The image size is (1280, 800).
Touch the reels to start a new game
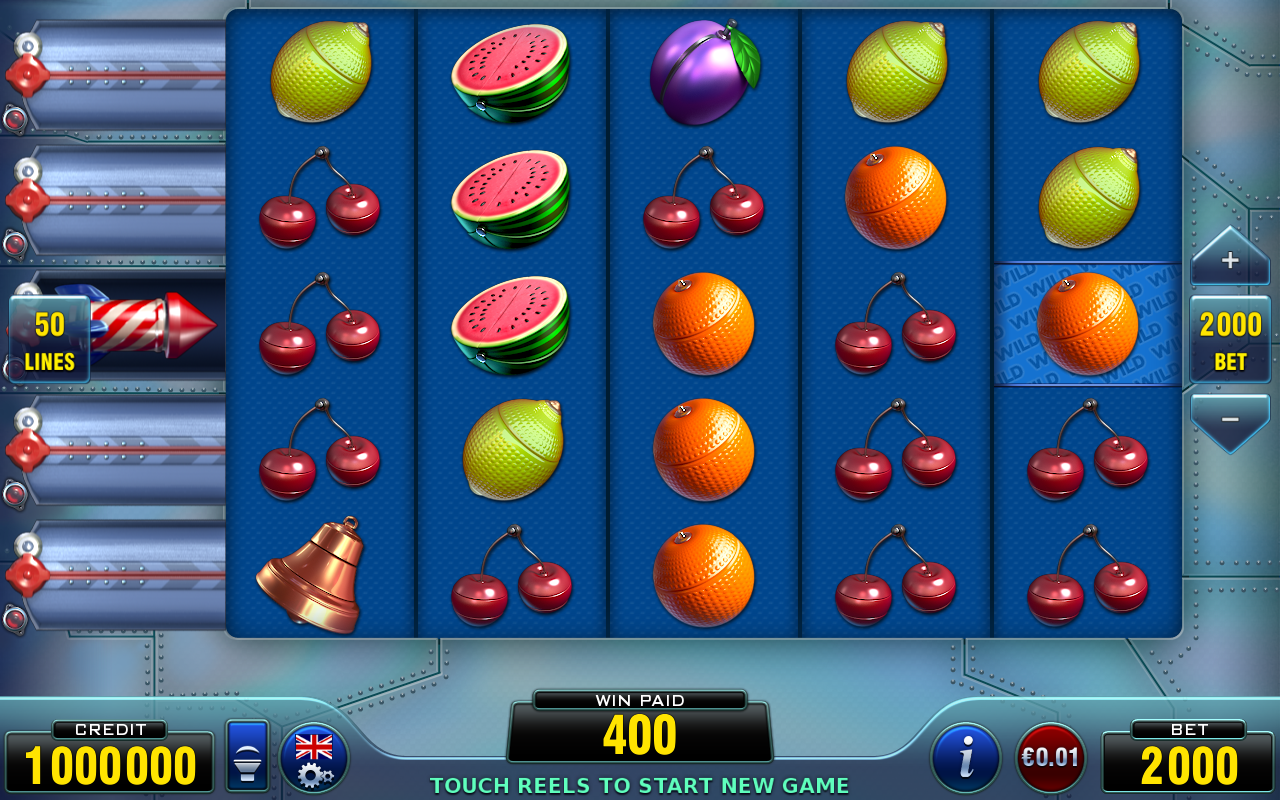(703, 324)
